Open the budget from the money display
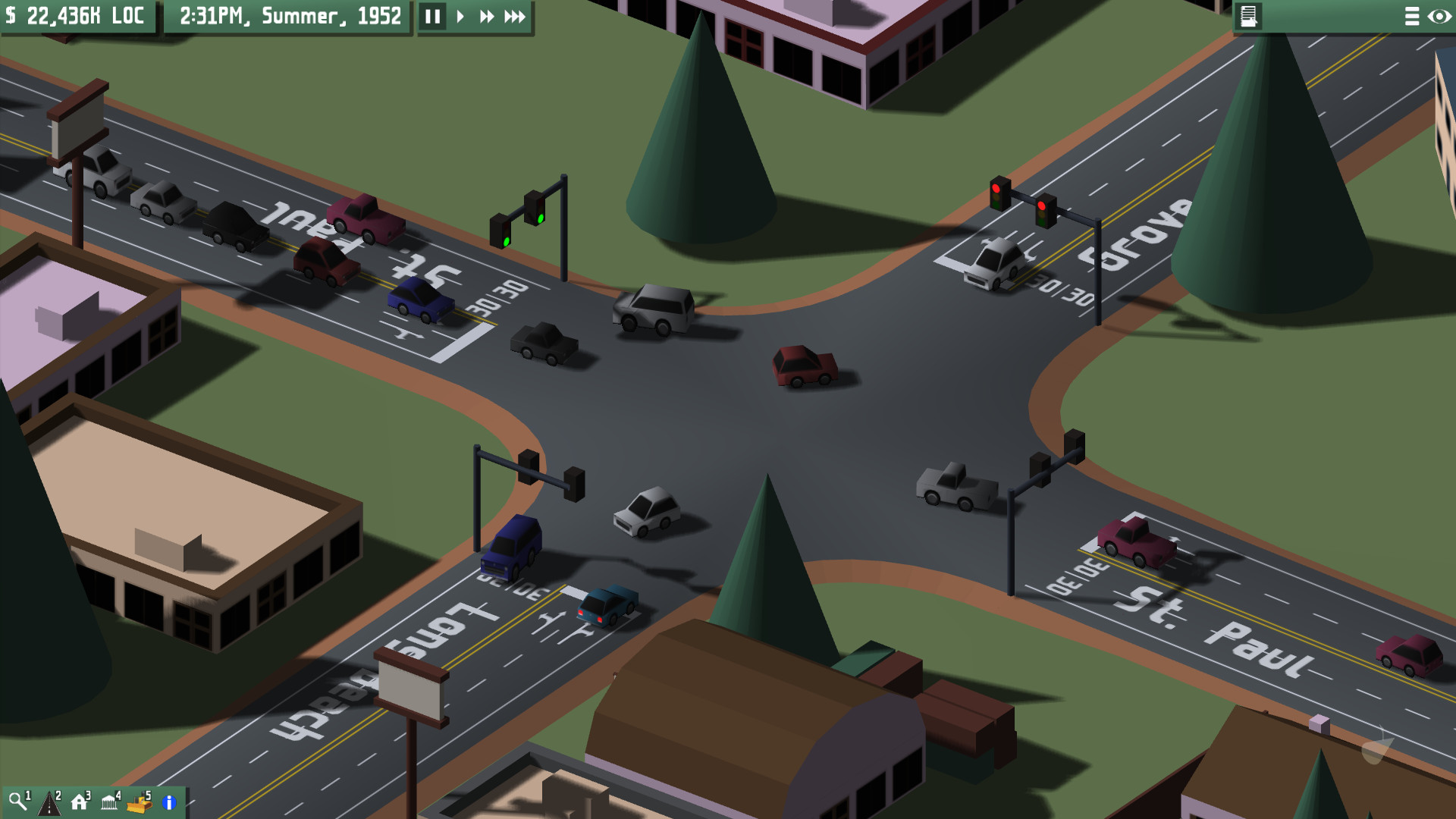The width and height of the screenshot is (1456, 819). [x=76, y=16]
